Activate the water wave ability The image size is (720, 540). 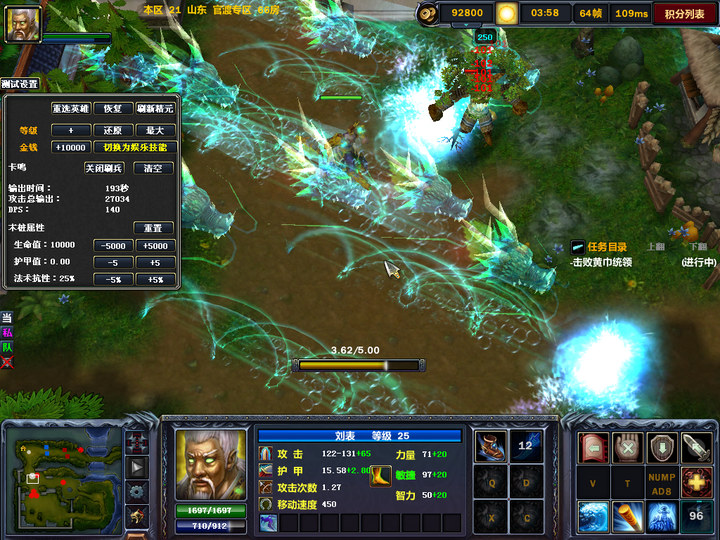coord(594,515)
